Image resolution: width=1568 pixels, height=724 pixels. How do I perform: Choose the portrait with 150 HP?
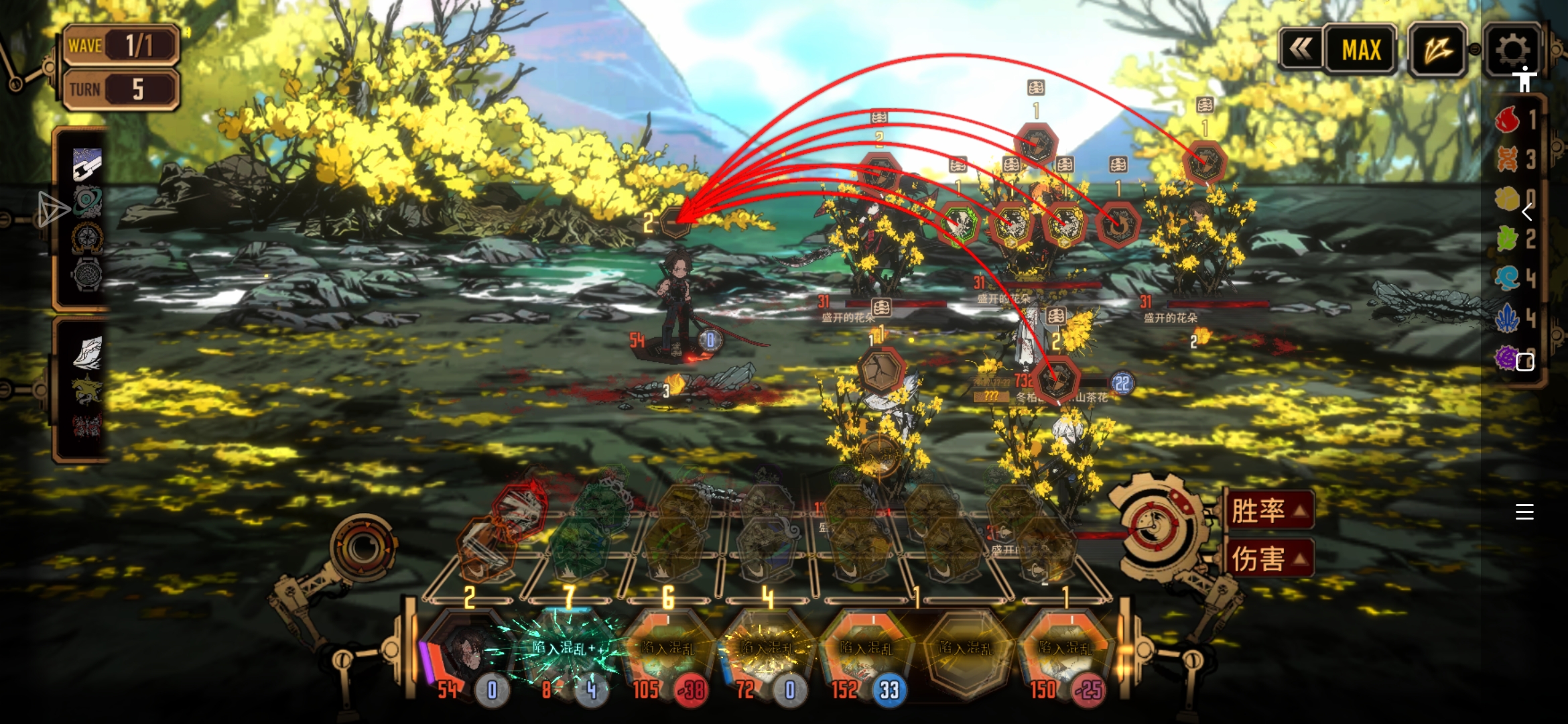click(1065, 650)
